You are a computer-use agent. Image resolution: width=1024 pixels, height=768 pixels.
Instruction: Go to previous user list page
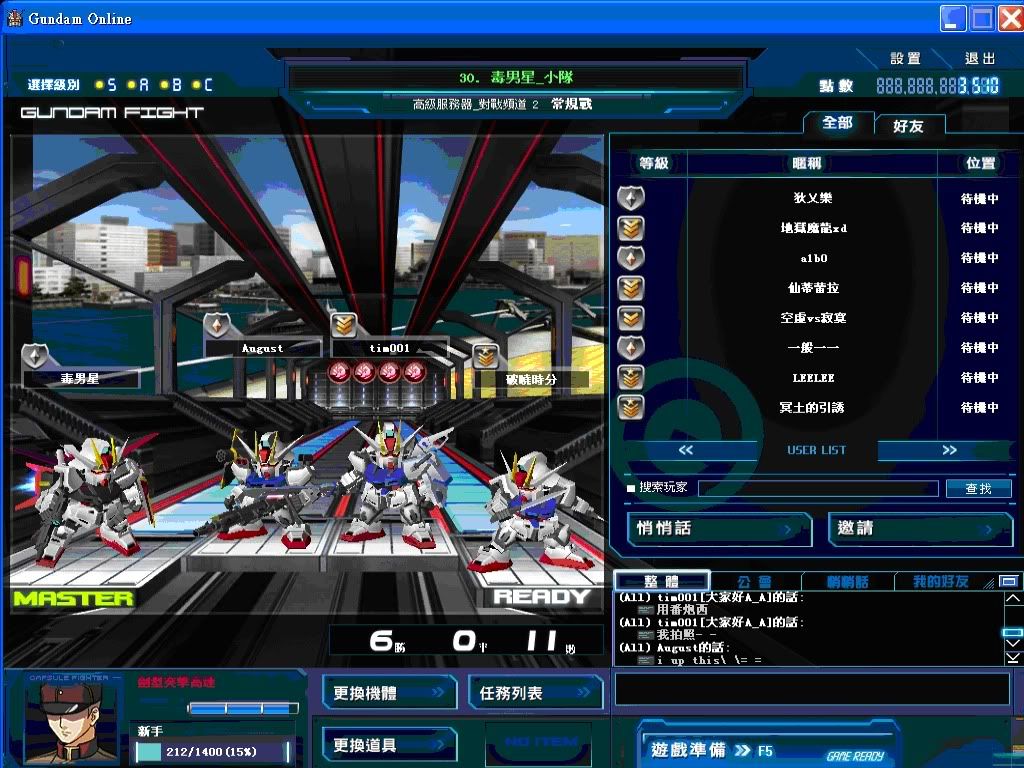(x=686, y=450)
